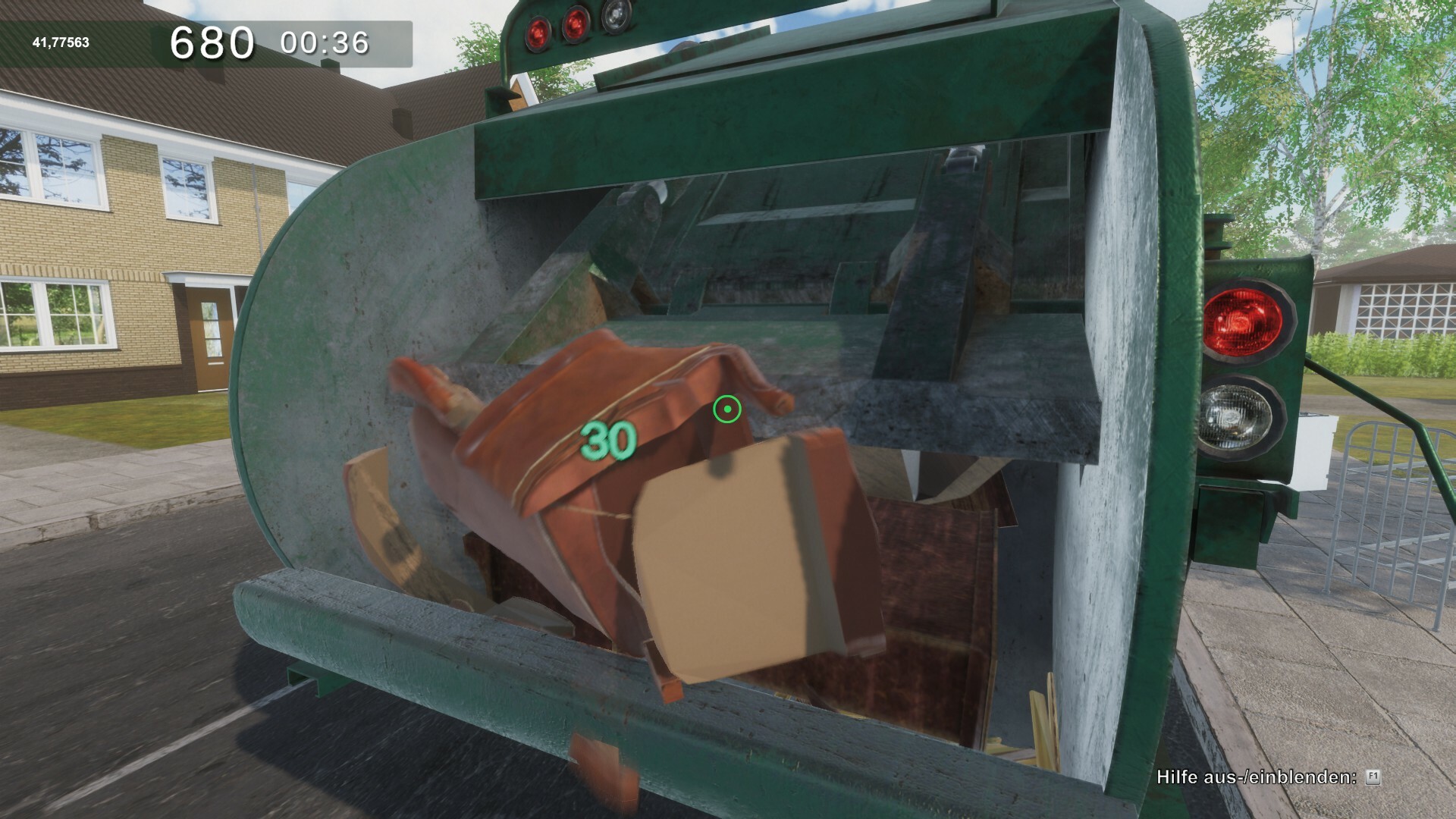Click the timer reading 00:36
The image size is (1456, 819).
click(x=326, y=43)
